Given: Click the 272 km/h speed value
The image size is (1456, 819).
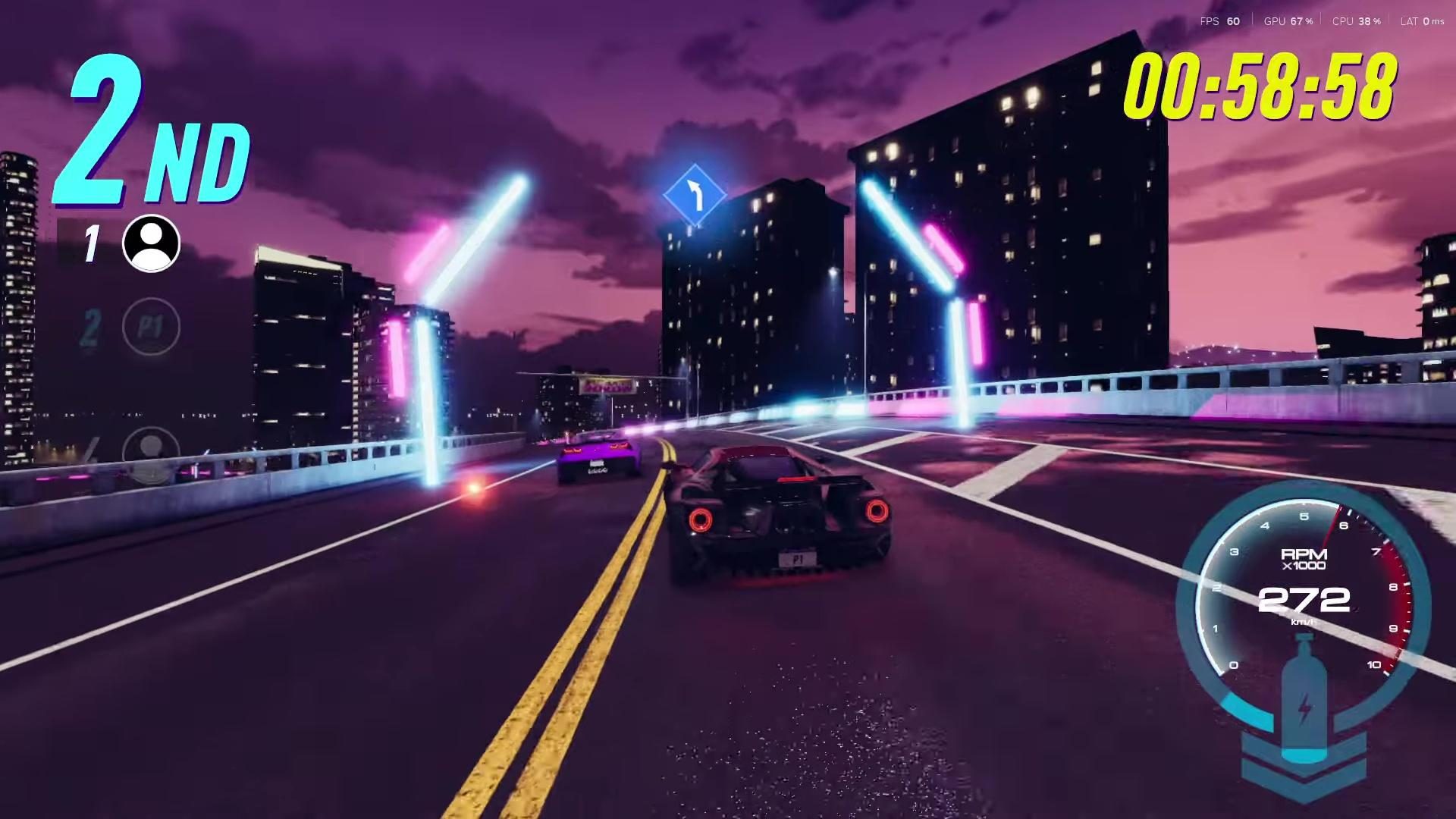Looking at the screenshot, I should 1304,600.
